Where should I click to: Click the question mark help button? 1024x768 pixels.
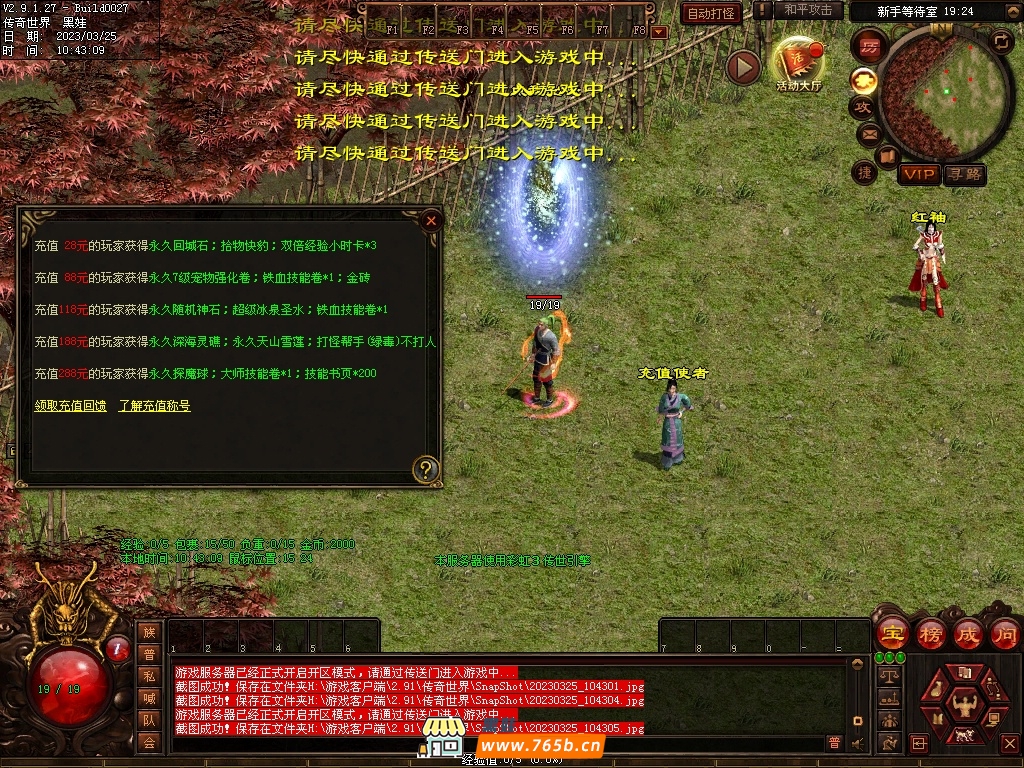[427, 468]
